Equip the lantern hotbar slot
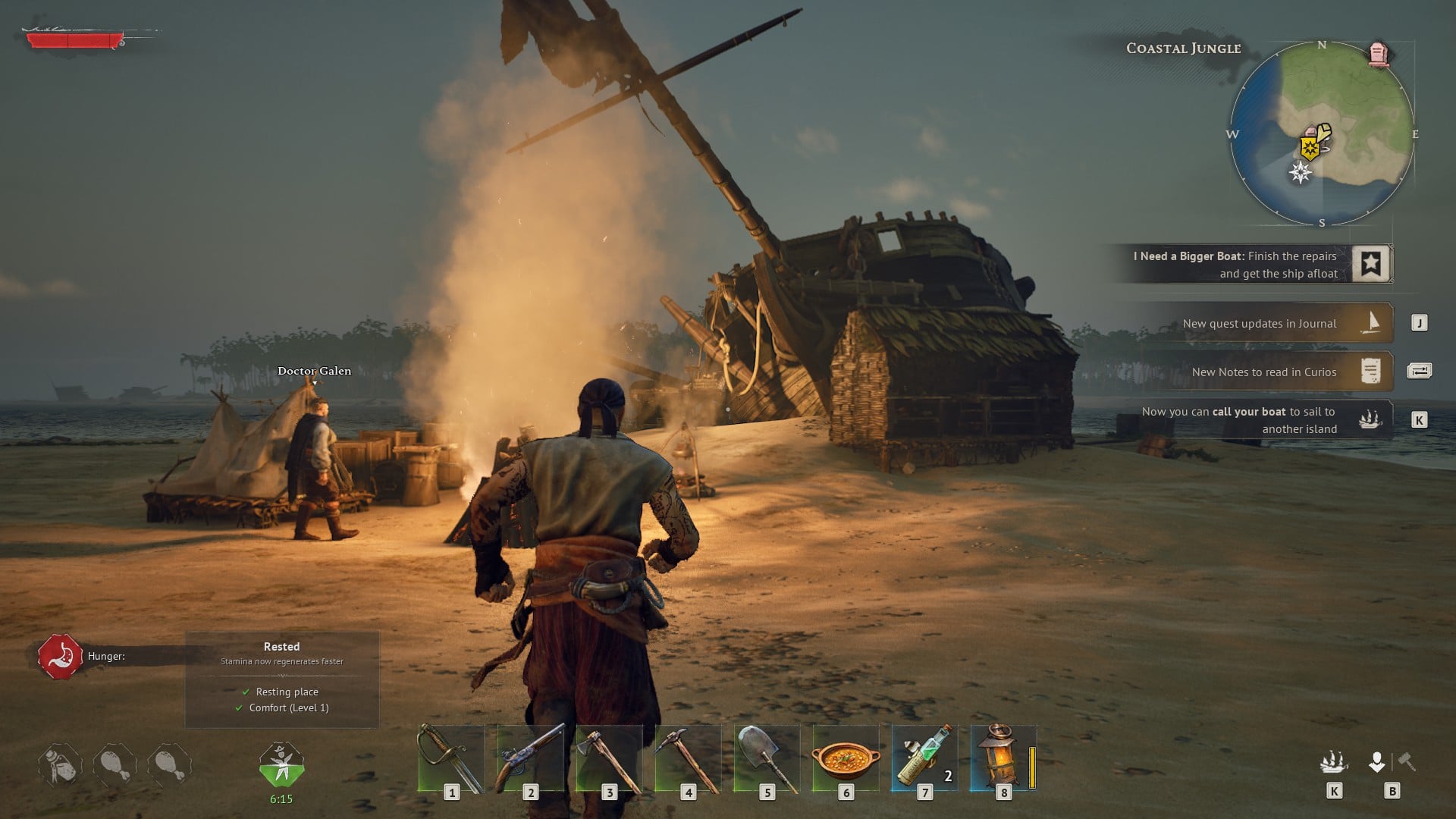The image size is (1456, 819). [x=1001, y=758]
